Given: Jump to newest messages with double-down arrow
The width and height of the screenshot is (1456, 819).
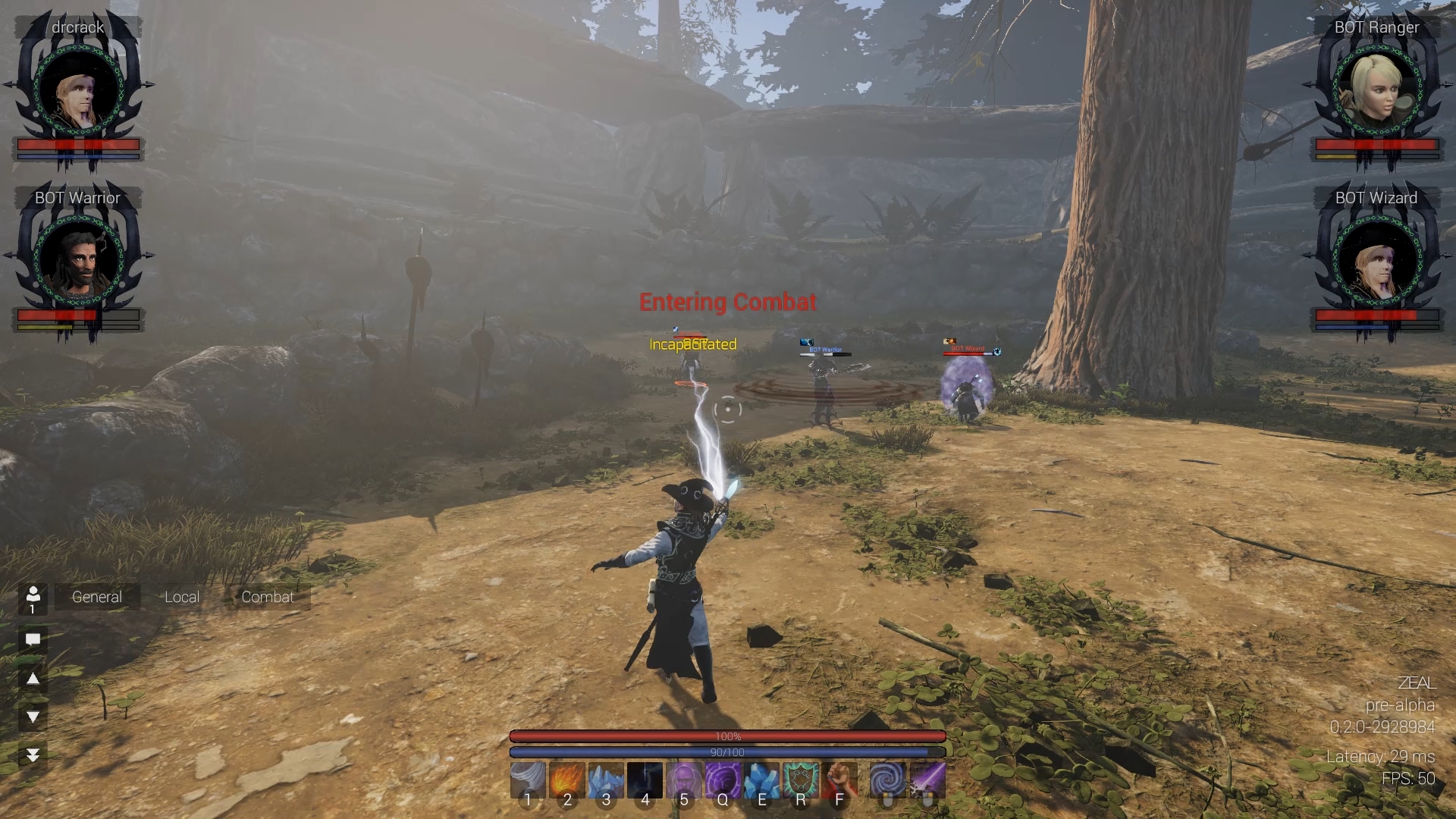Looking at the screenshot, I should (x=32, y=753).
